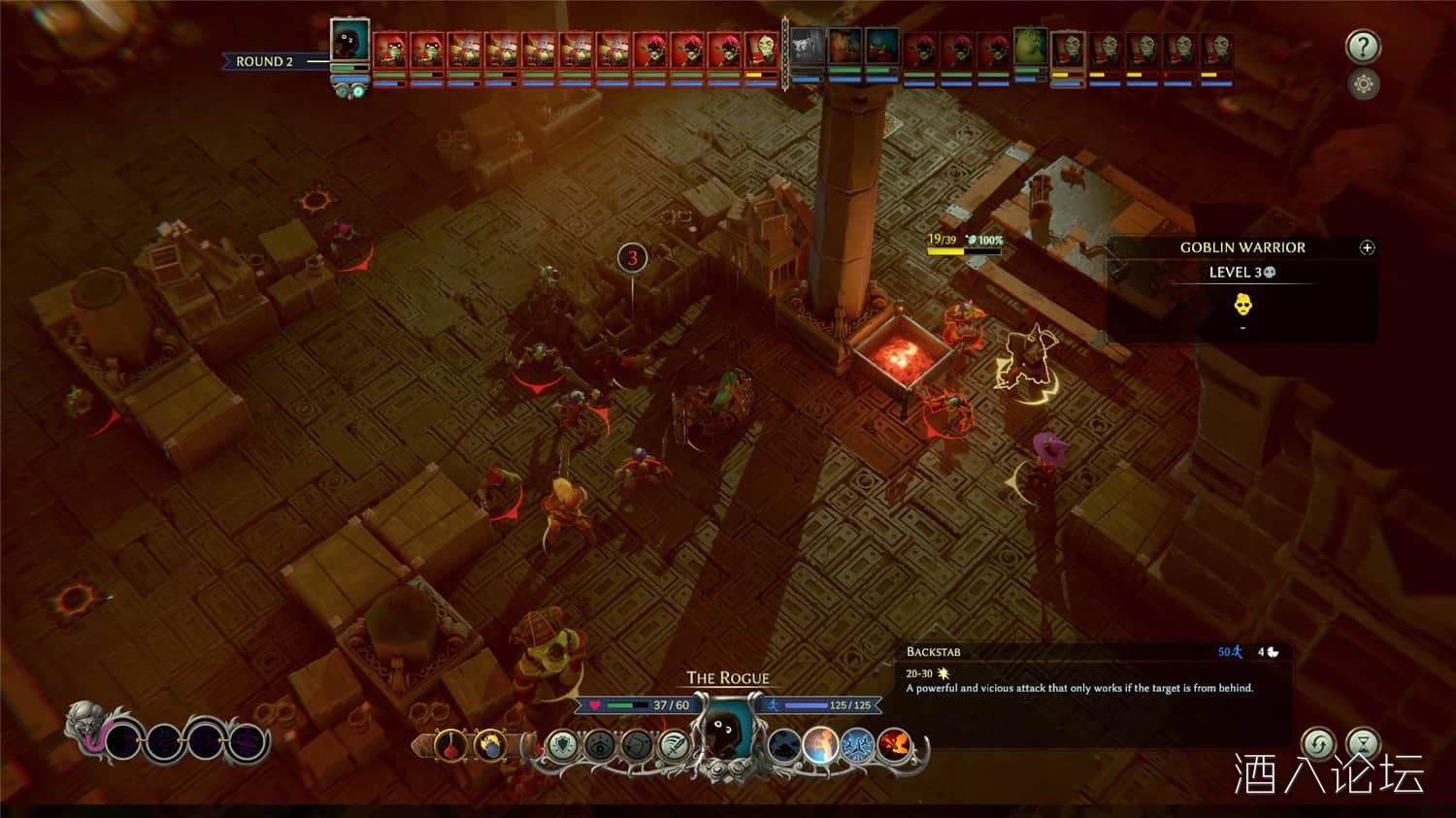The height and width of the screenshot is (818, 1456).
Task: Choose the bow and arrow ability
Action: [x=637, y=746]
